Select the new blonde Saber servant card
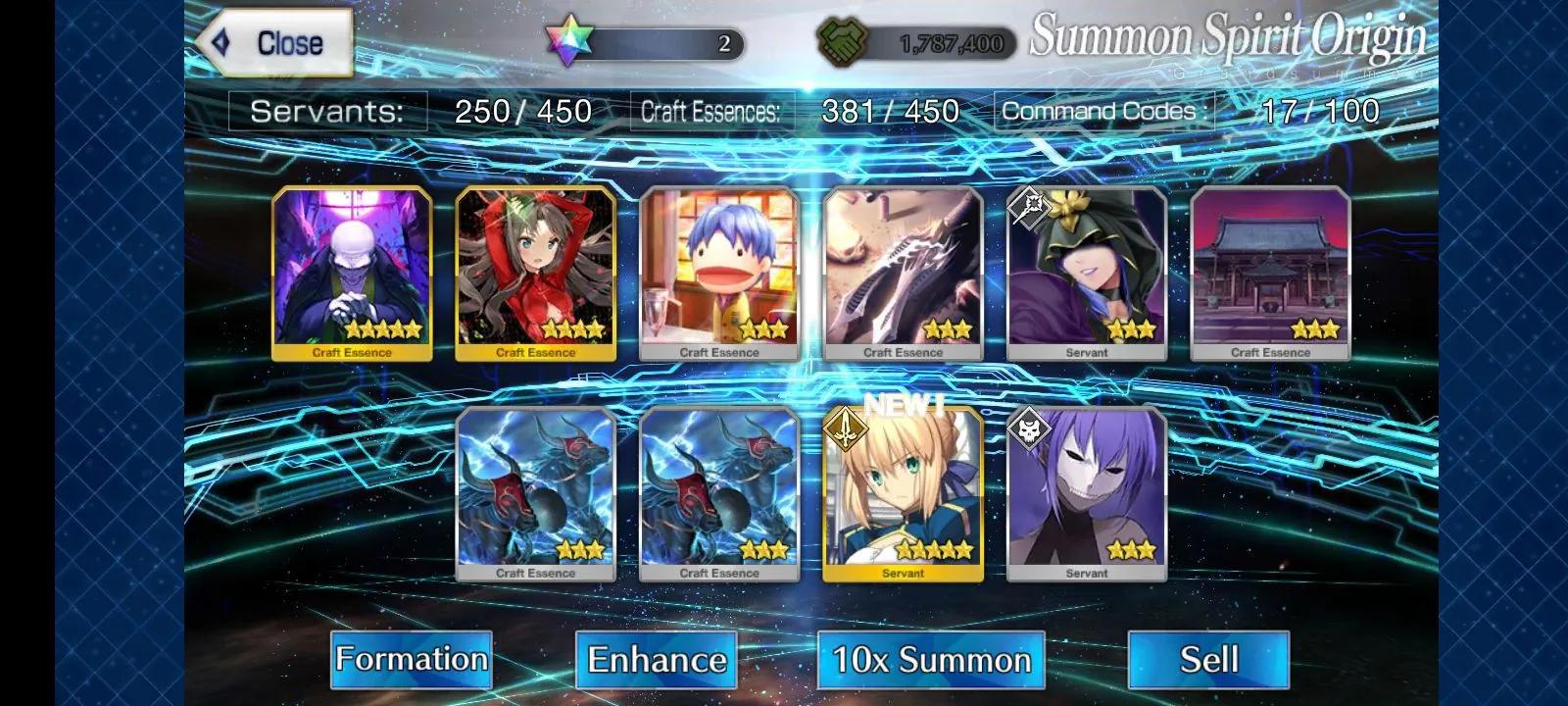Viewport: 1568px width, 706px height. (903, 493)
